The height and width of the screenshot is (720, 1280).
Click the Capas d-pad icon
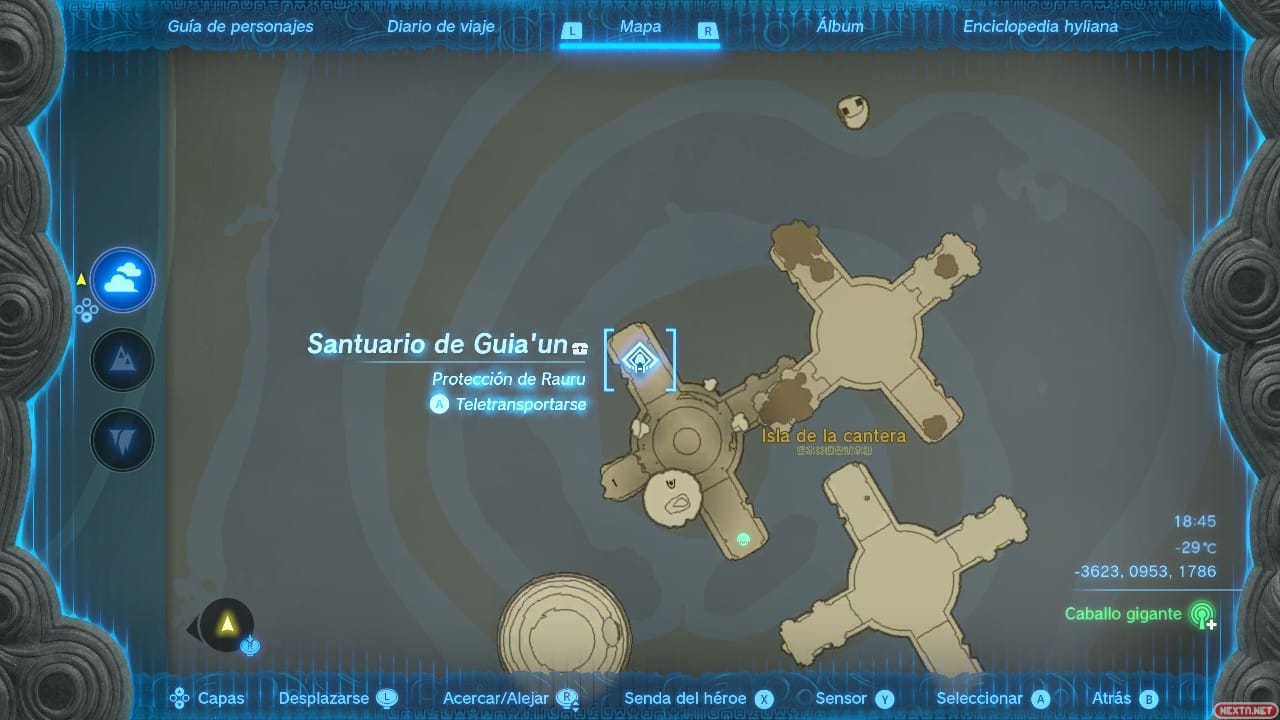pyautogui.click(x=178, y=698)
